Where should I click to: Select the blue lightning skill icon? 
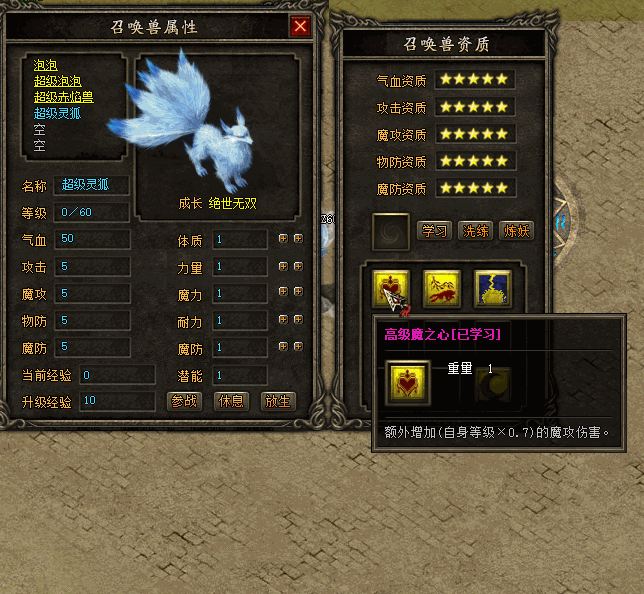(x=492, y=288)
